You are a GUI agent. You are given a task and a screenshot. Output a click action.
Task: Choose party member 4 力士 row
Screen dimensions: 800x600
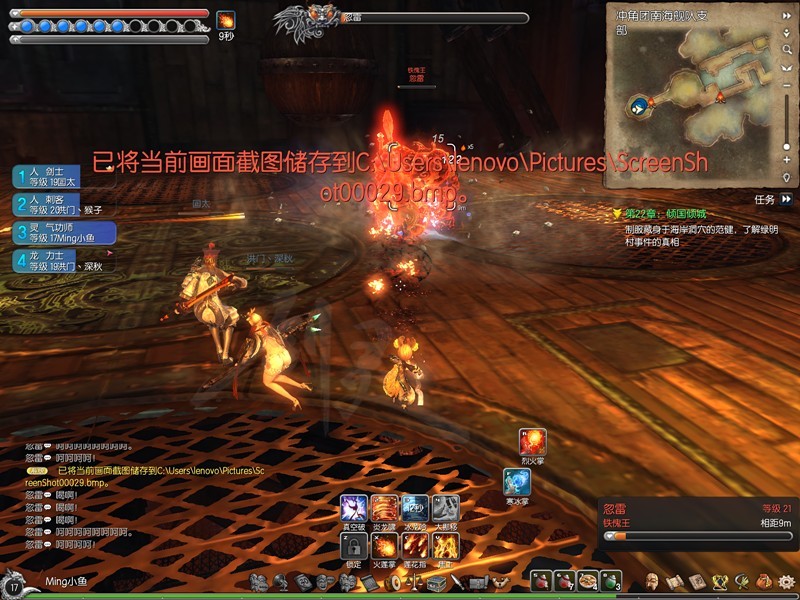coord(62,261)
